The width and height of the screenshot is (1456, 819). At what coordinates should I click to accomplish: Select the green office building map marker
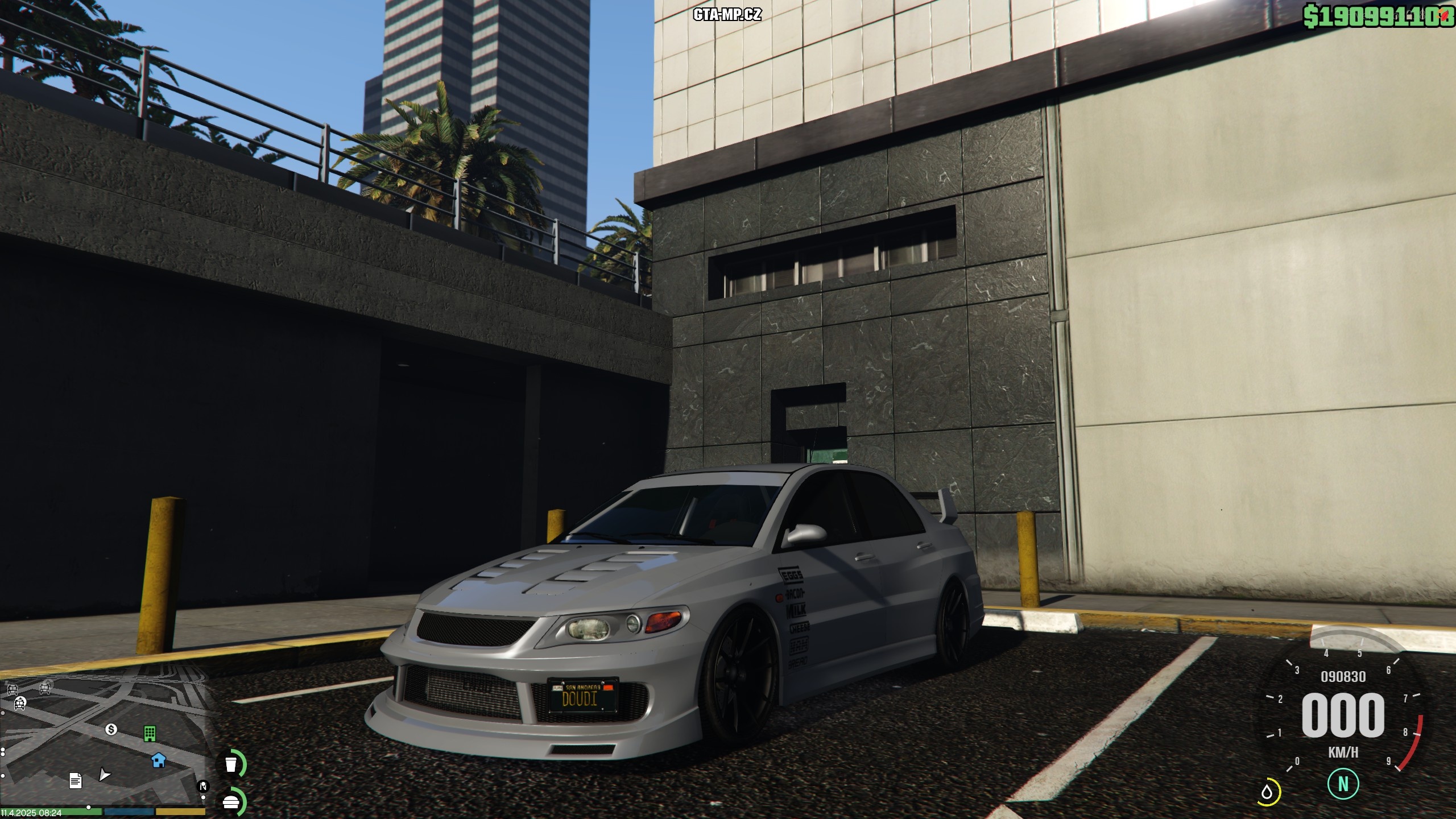[x=150, y=733]
